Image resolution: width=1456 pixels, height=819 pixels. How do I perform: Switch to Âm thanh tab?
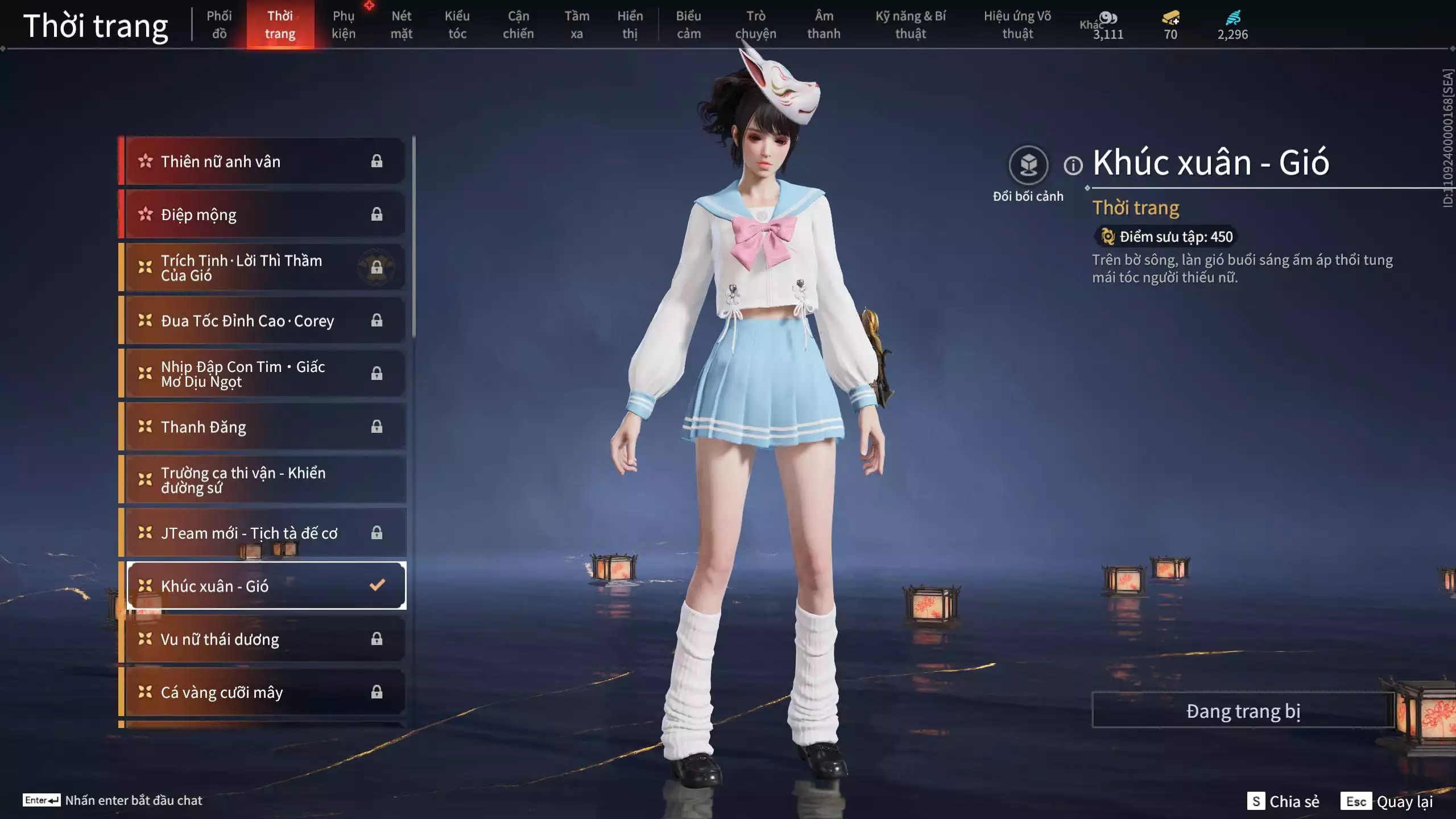tap(824, 24)
